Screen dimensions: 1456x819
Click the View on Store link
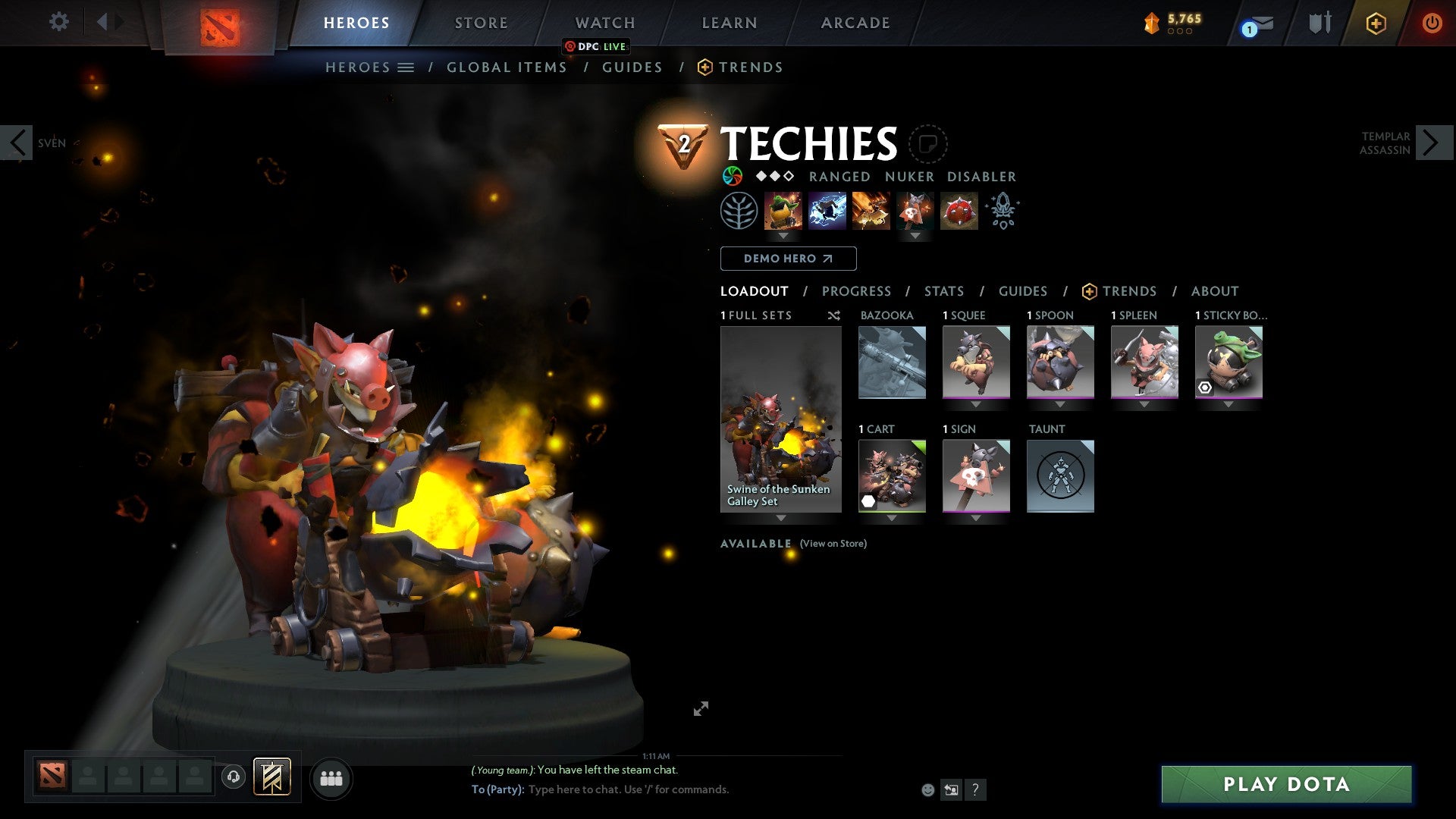pos(833,544)
